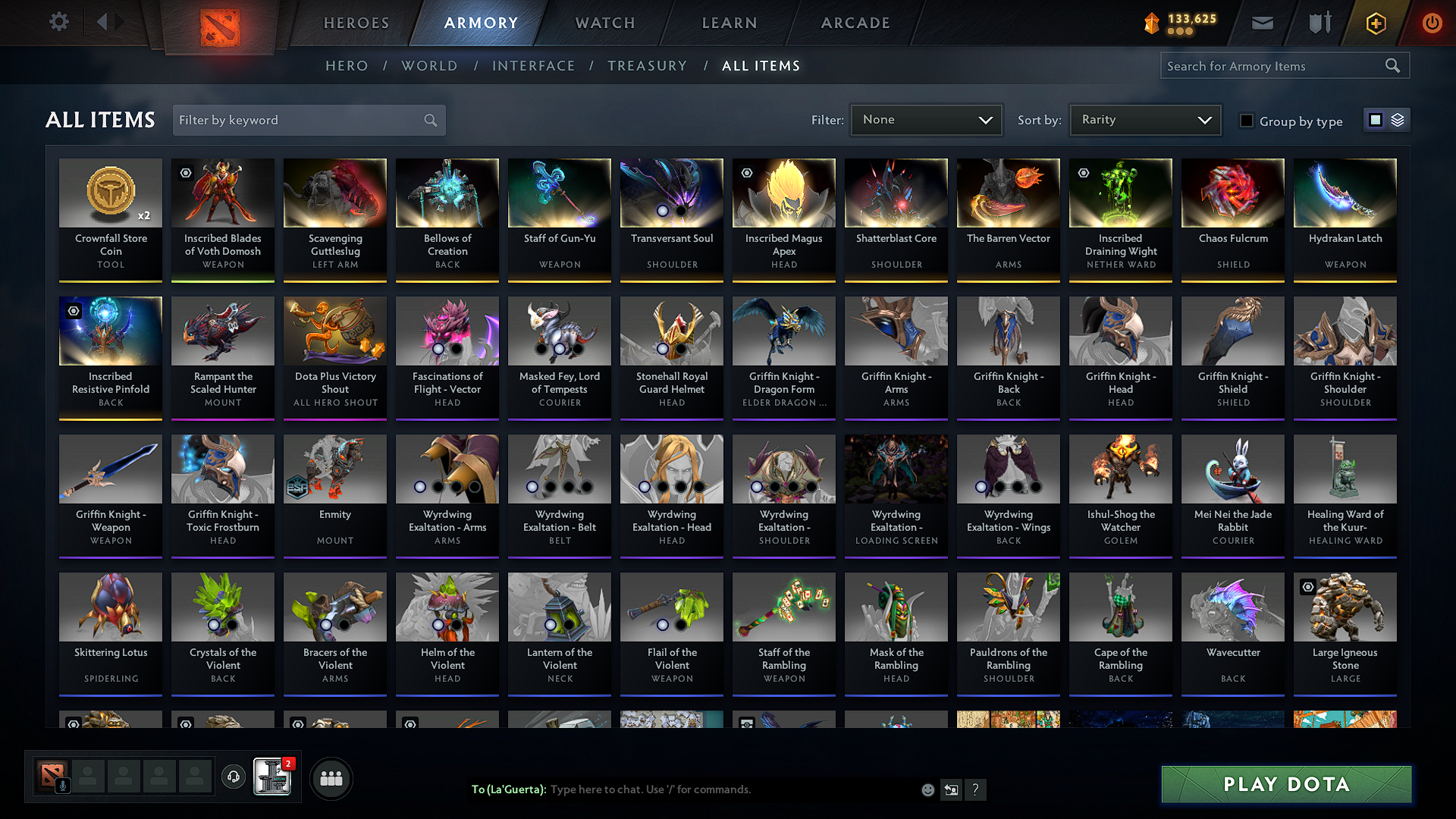Enable the Group by type checkbox
The height and width of the screenshot is (819, 1456).
1246,121
